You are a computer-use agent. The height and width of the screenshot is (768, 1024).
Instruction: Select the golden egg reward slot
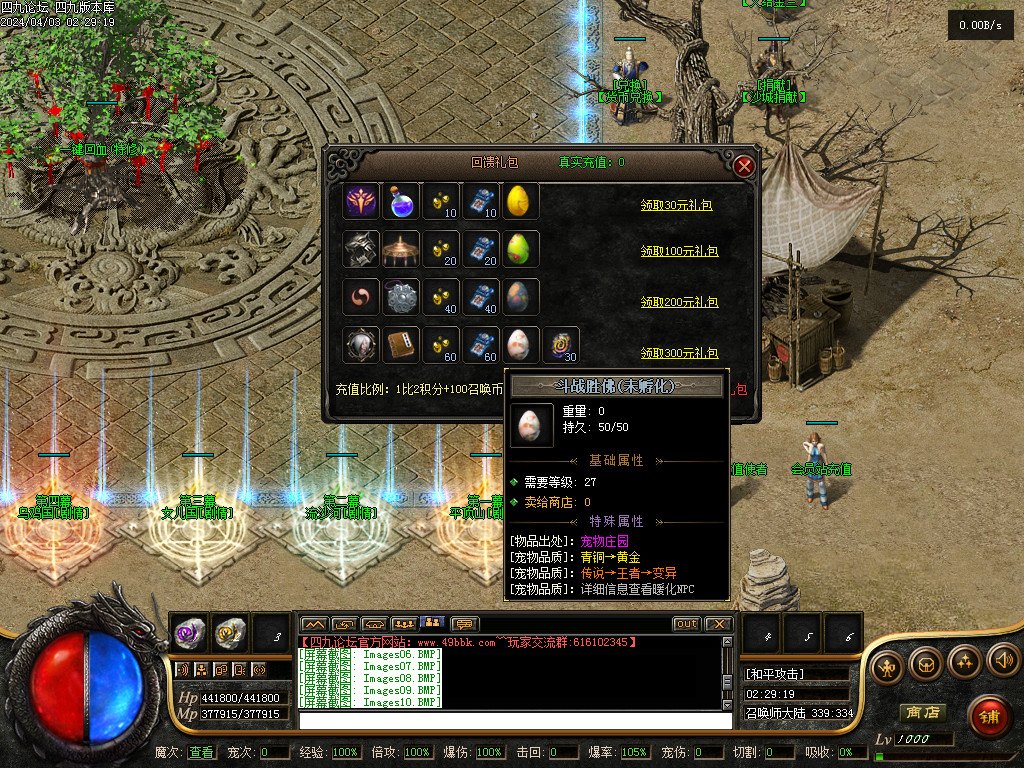(519, 201)
